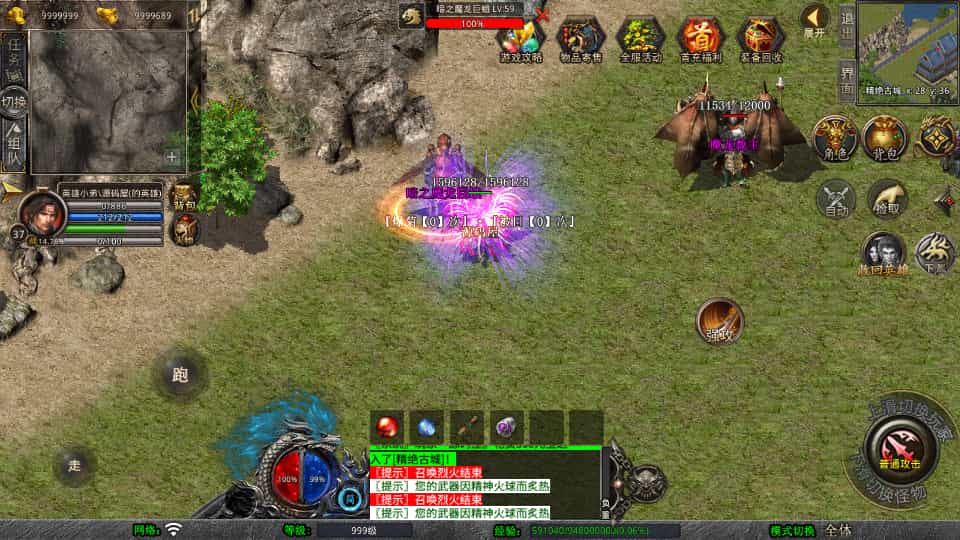This screenshot has width=960, height=540.
Task: Open the 装备回收 equipment recycling chest
Action: coord(760,40)
